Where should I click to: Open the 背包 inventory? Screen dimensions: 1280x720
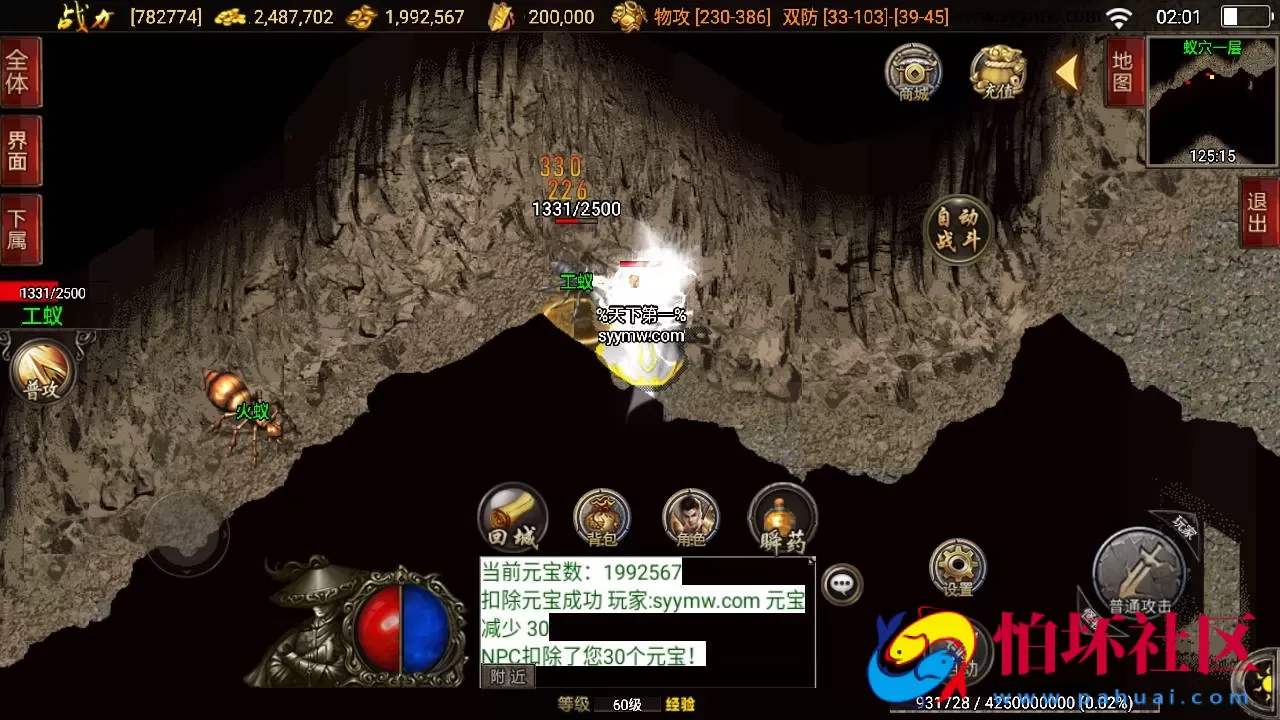pos(601,515)
